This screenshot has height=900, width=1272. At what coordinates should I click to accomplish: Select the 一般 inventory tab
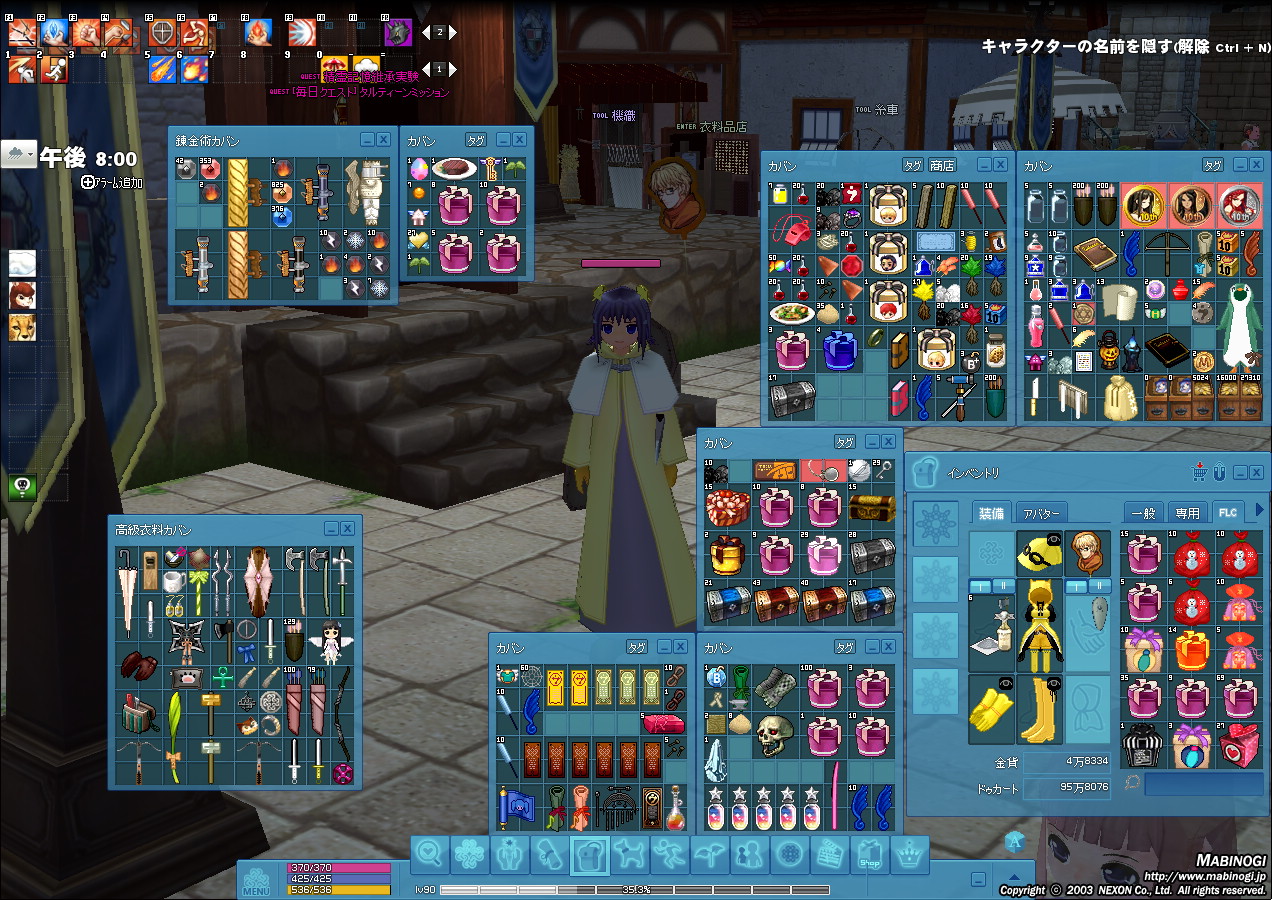(x=1144, y=513)
